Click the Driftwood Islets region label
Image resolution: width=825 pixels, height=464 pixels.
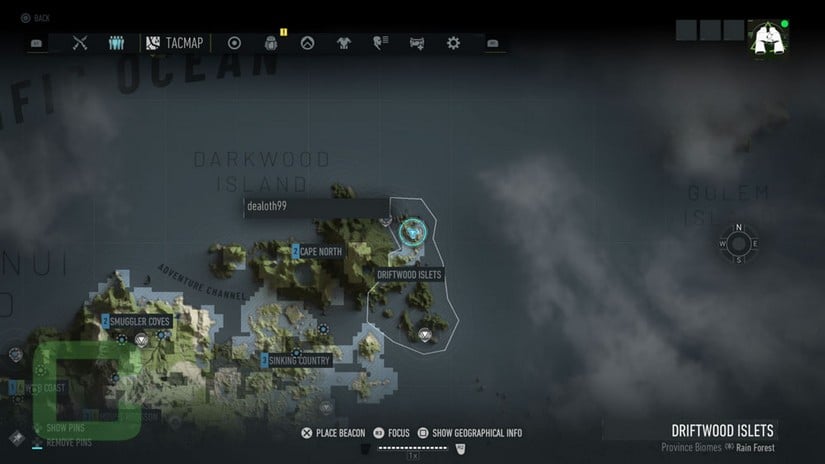pyautogui.click(x=409, y=274)
